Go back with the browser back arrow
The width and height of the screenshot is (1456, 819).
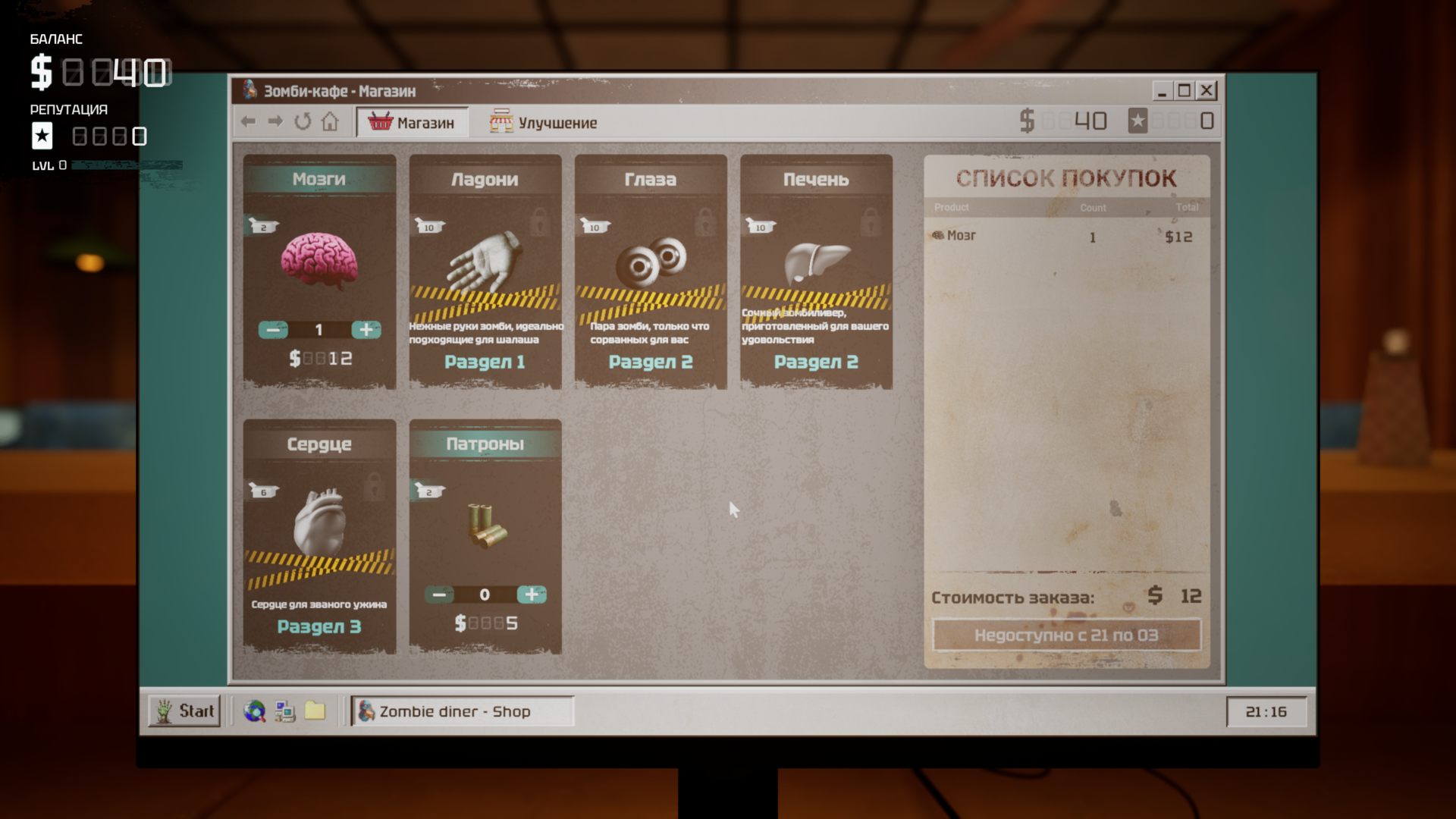248,121
